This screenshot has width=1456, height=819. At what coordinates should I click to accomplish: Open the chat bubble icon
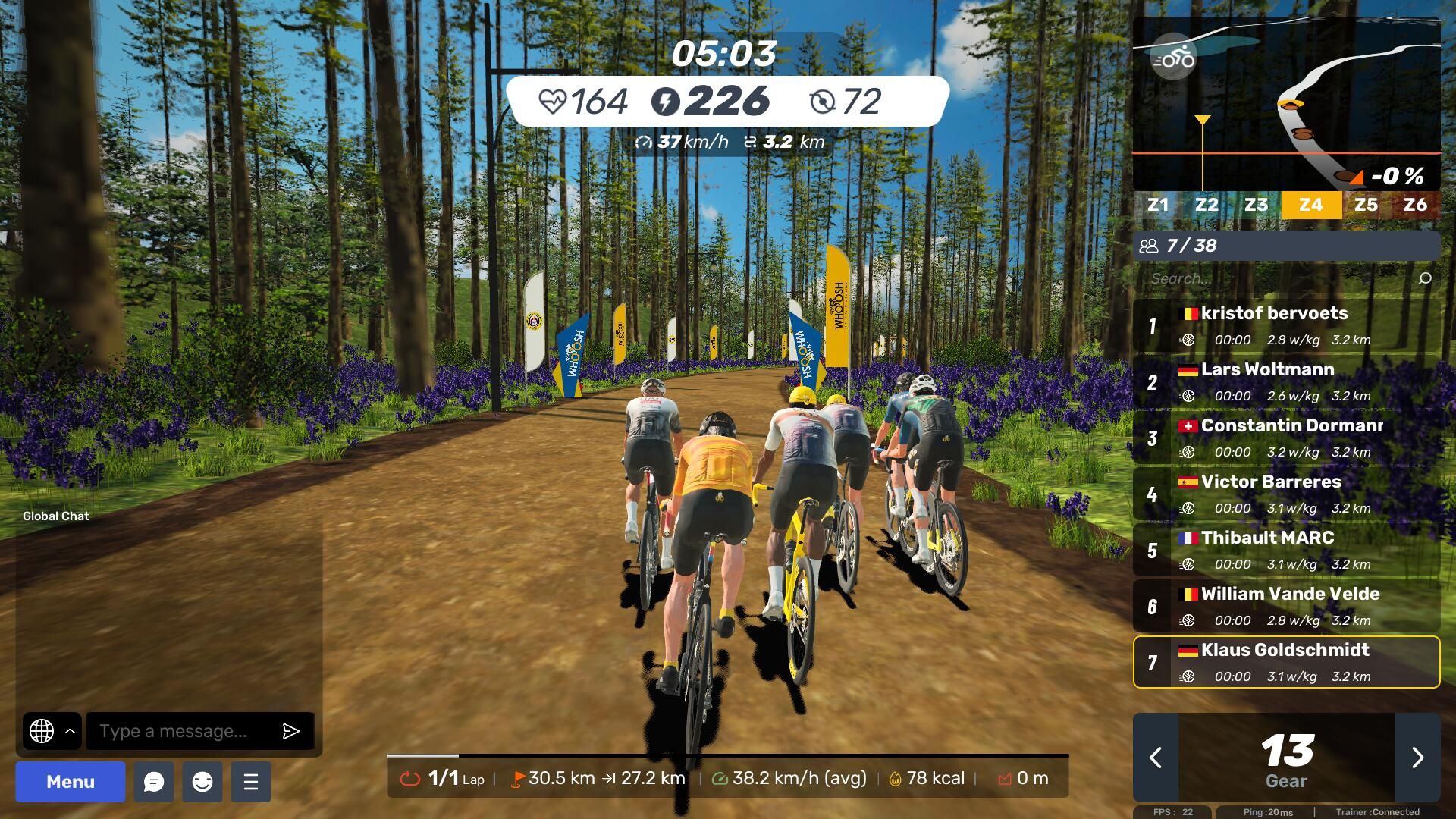(x=154, y=782)
